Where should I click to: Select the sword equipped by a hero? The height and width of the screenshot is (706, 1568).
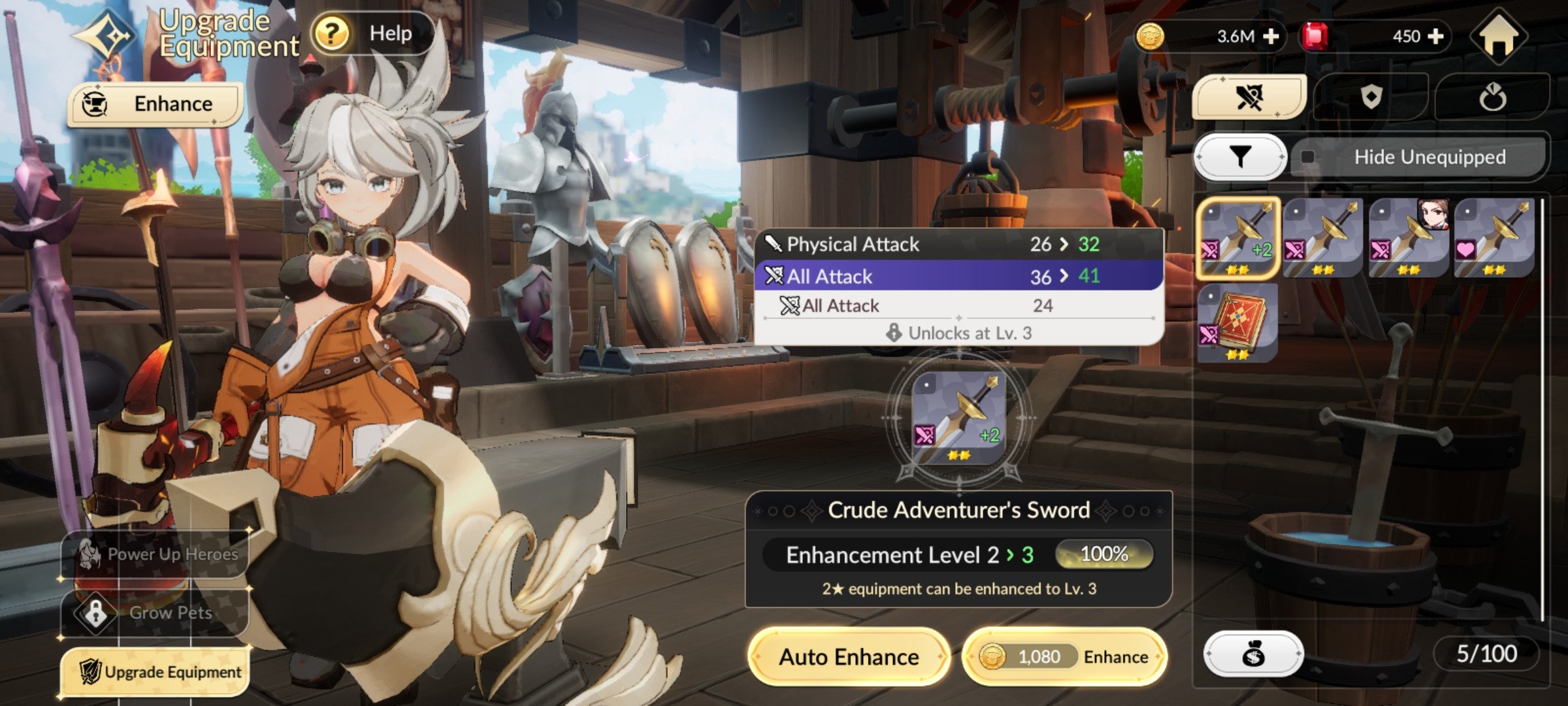point(1409,238)
